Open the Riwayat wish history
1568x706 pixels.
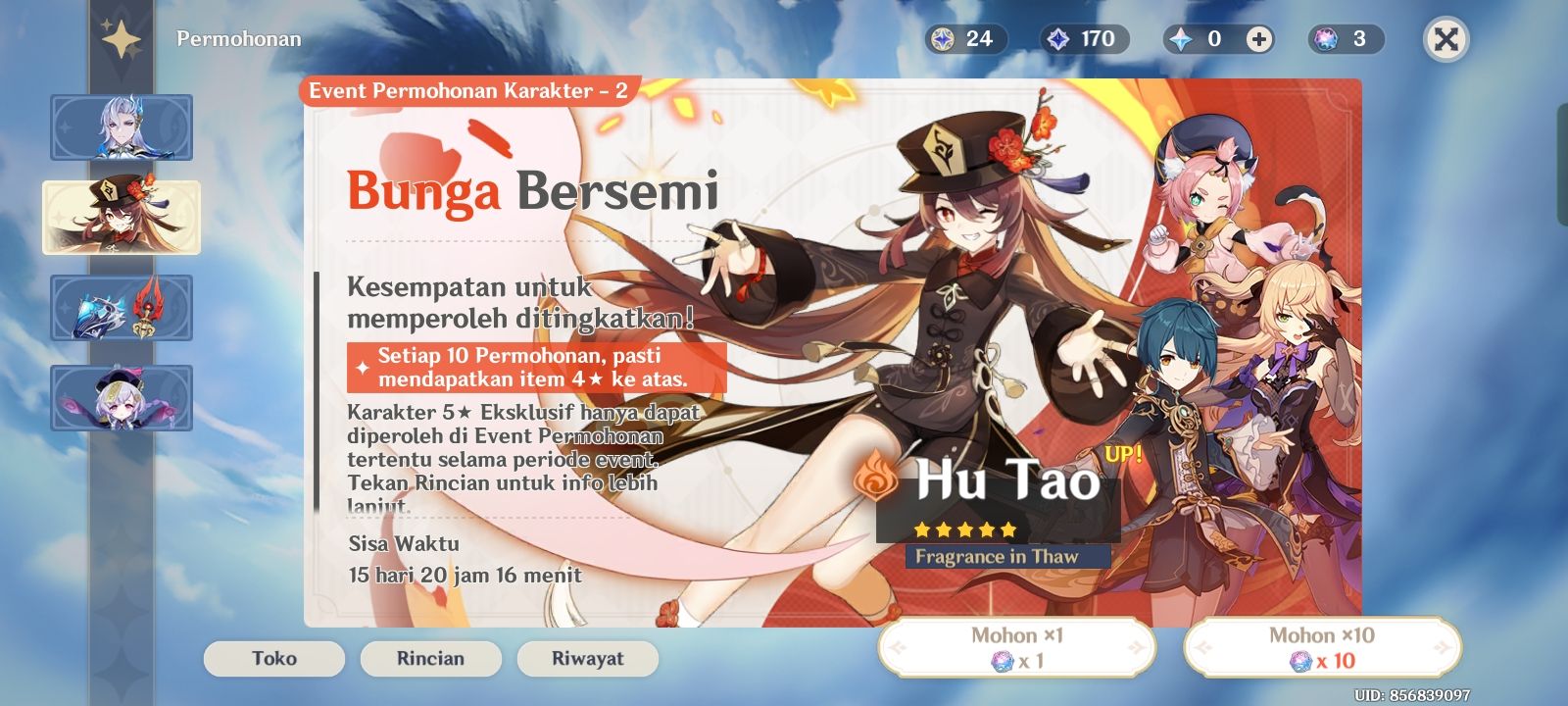[586, 659]
